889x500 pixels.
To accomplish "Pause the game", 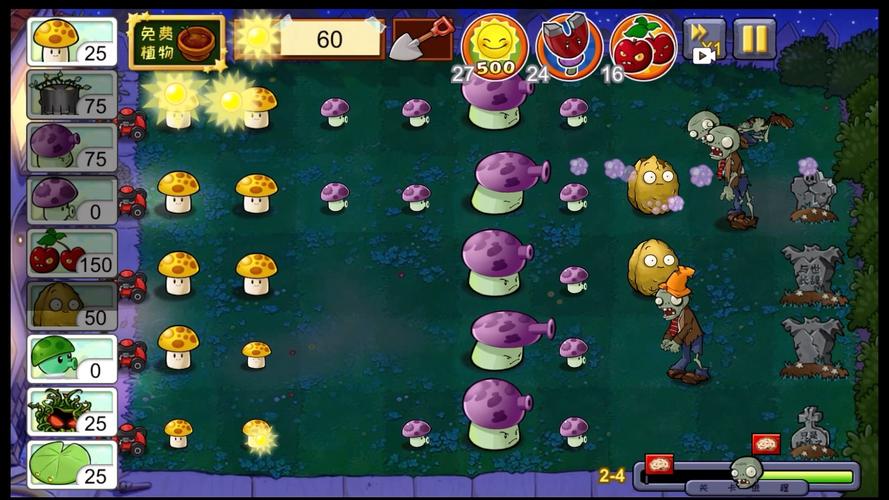I will coord(754,39).
